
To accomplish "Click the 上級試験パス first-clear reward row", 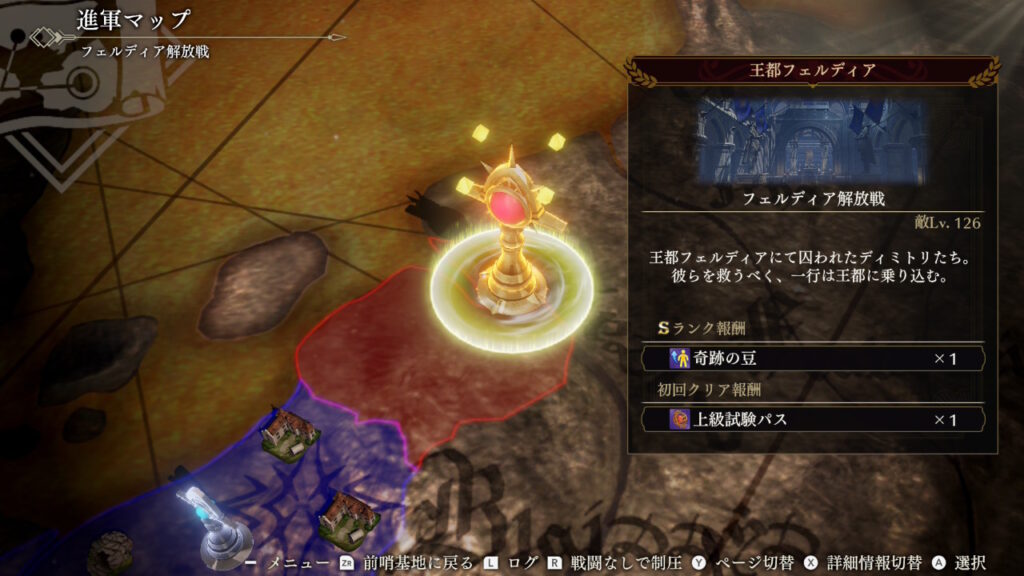I will [812, 419].
